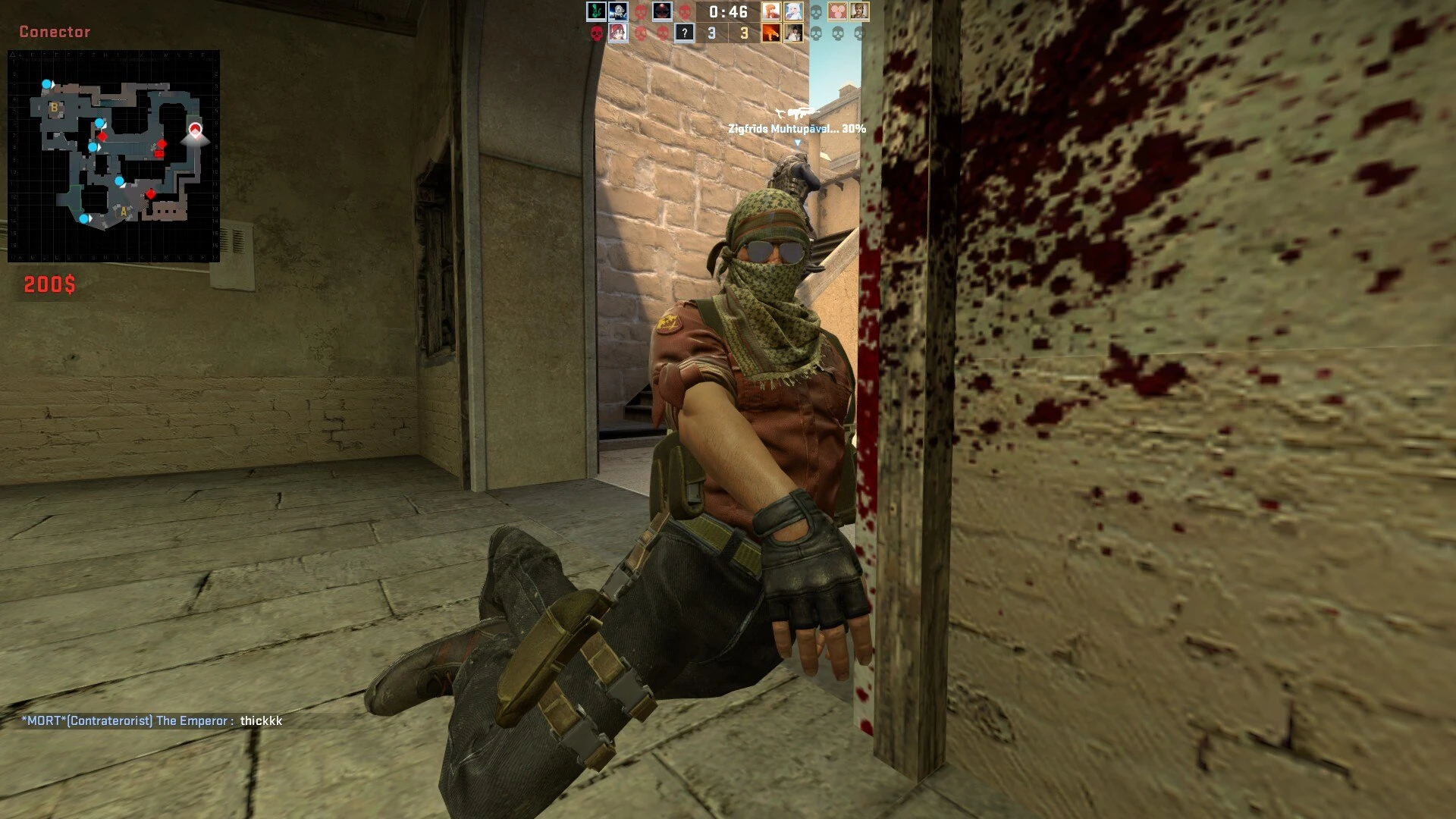Click the red skull icon on terrorist side
Screen dimensions: 1456x819
pyautogui.click(x=639, y=12)
